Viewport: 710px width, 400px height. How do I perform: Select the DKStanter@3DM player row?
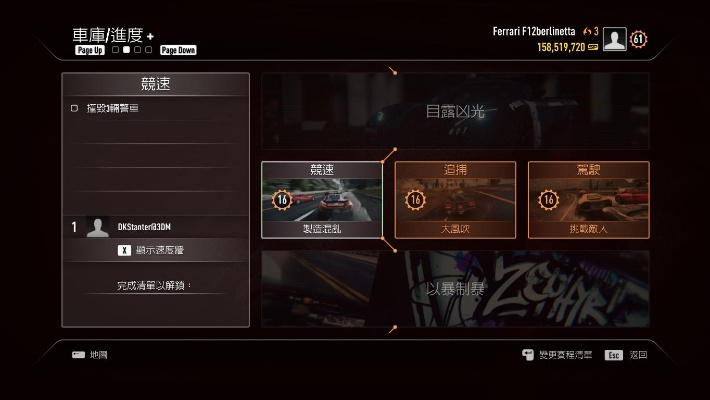click(x=155, y=227)
